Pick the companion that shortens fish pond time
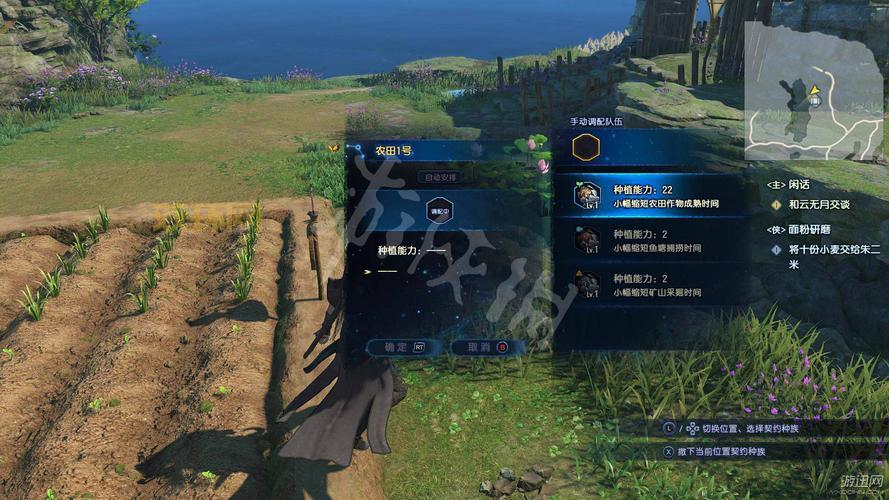This screenshot has height=500, width=889. coord(655,240)
